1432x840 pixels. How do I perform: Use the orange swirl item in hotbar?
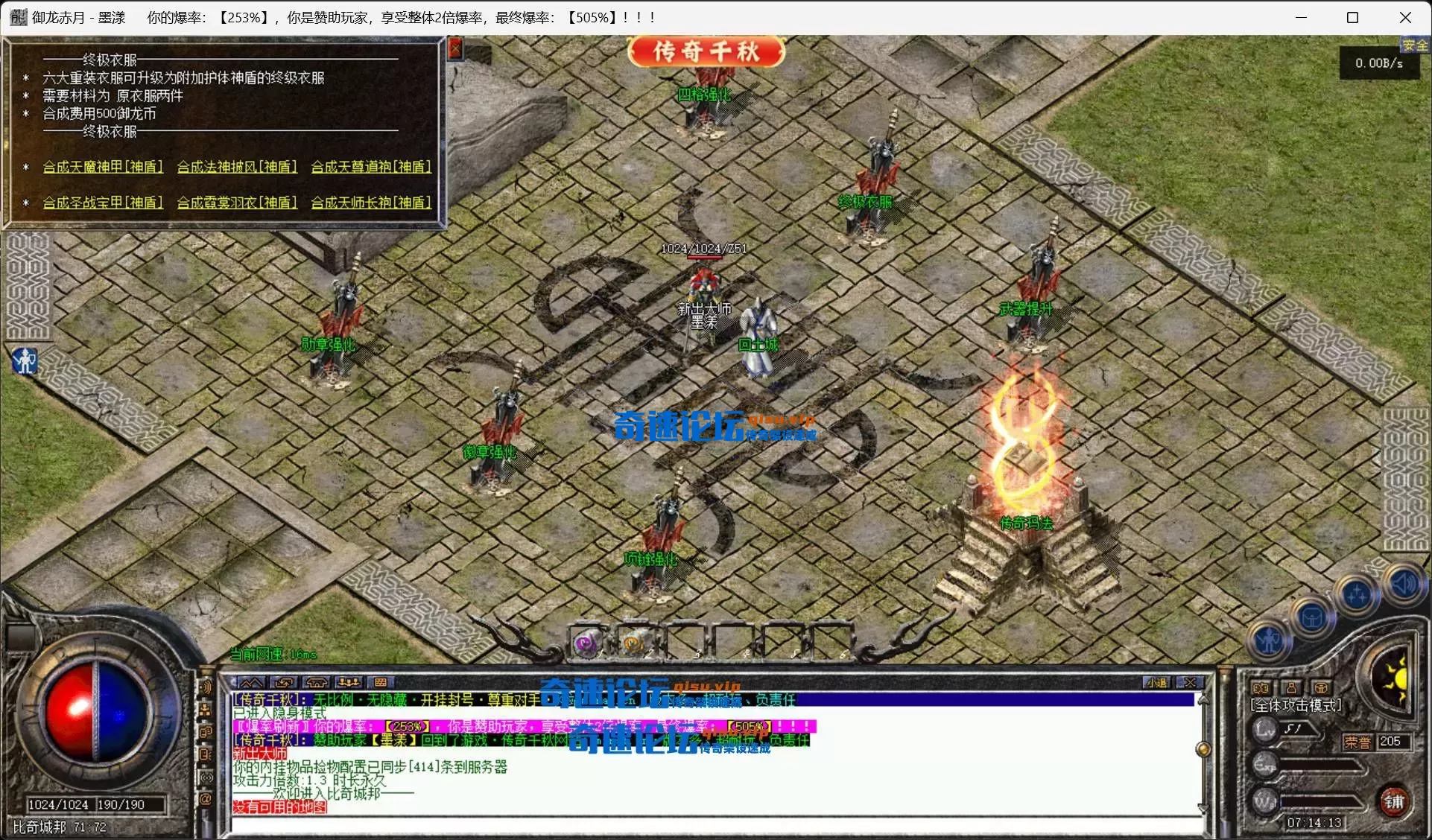tap(634, 642)
